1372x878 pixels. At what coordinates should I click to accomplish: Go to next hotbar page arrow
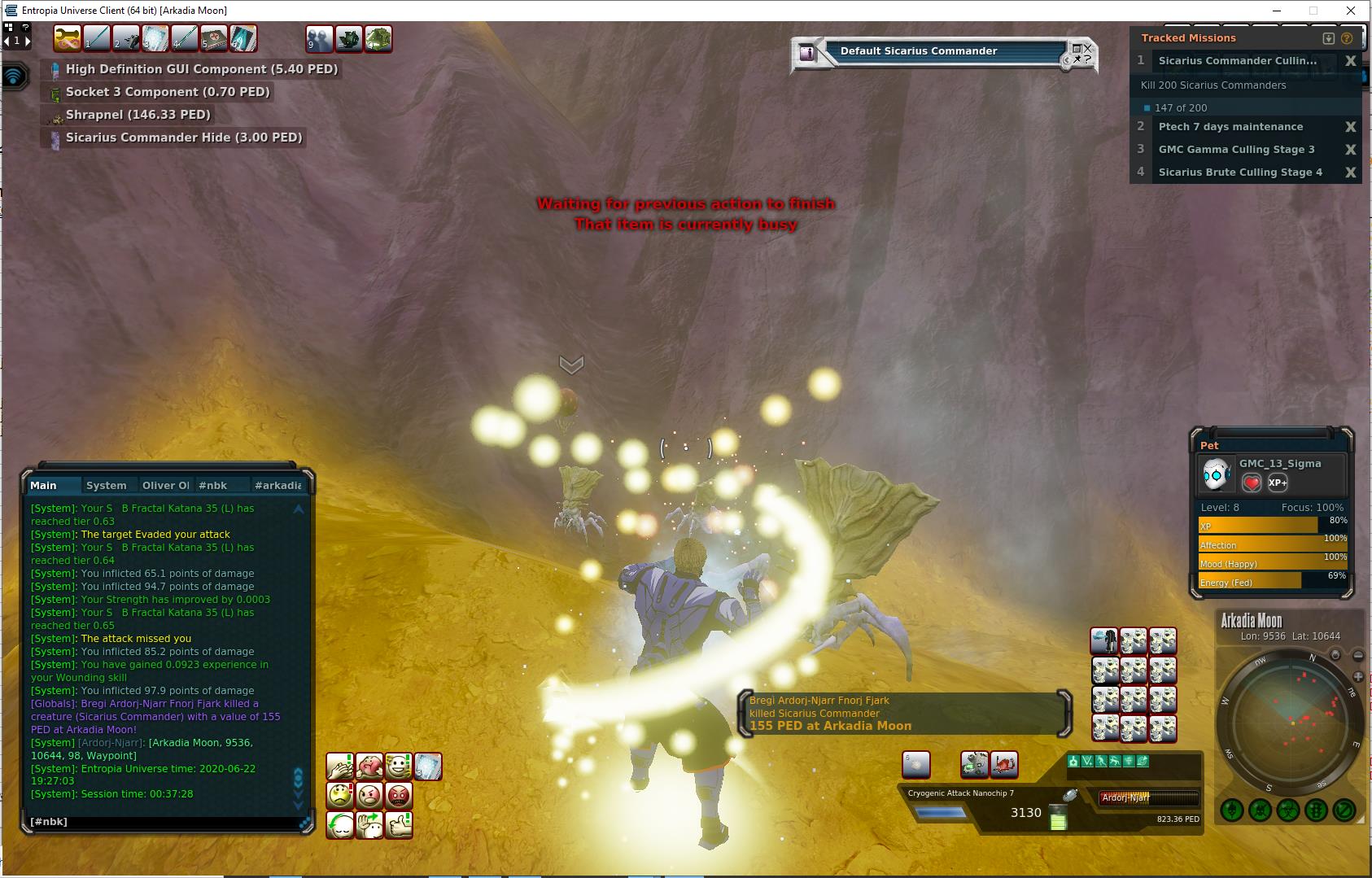point(27,40)
